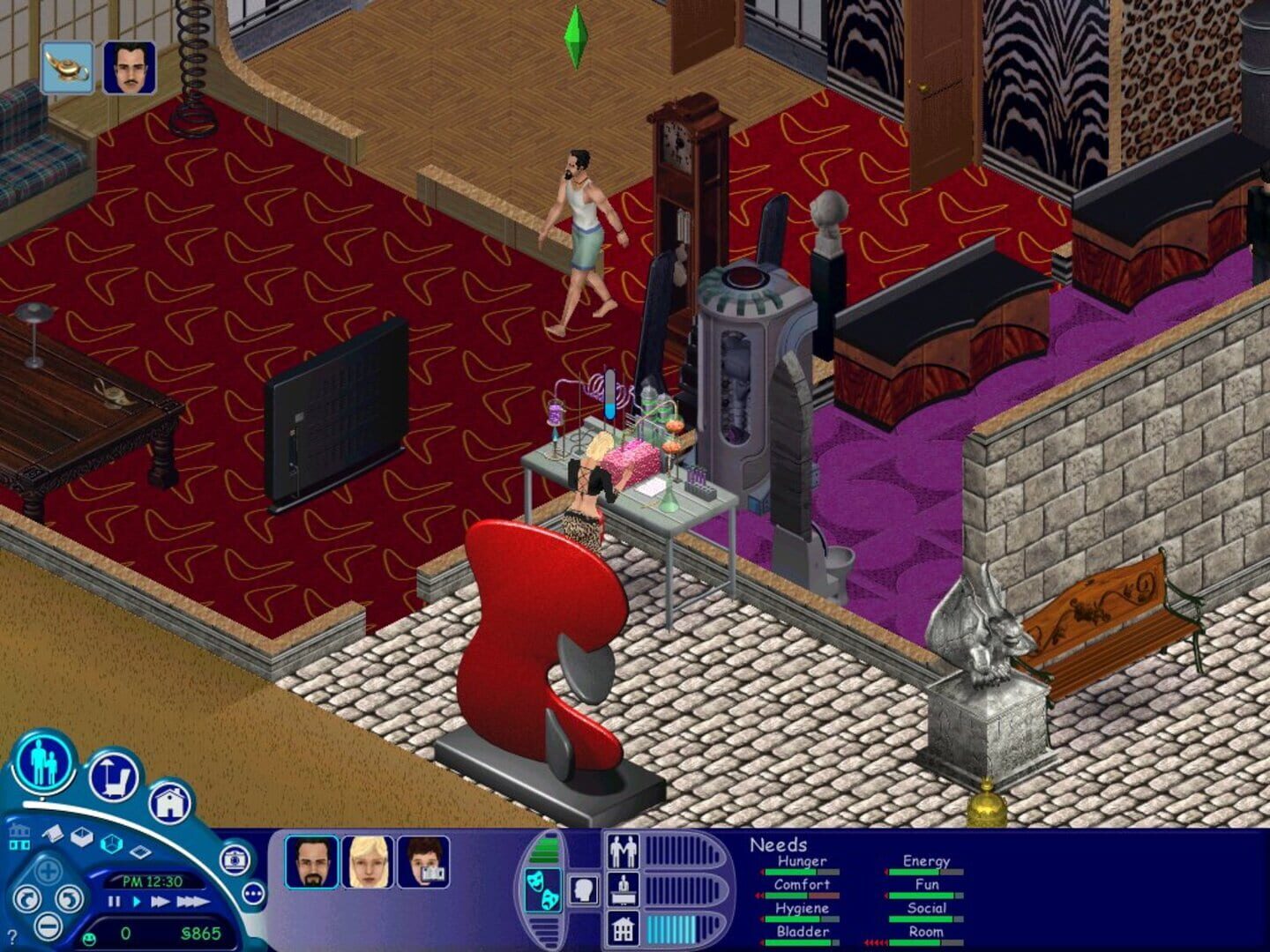Screen dimensions: 1270x952
Task: Switch to Buy mode using the chair icon
Action: pos(111,778)
